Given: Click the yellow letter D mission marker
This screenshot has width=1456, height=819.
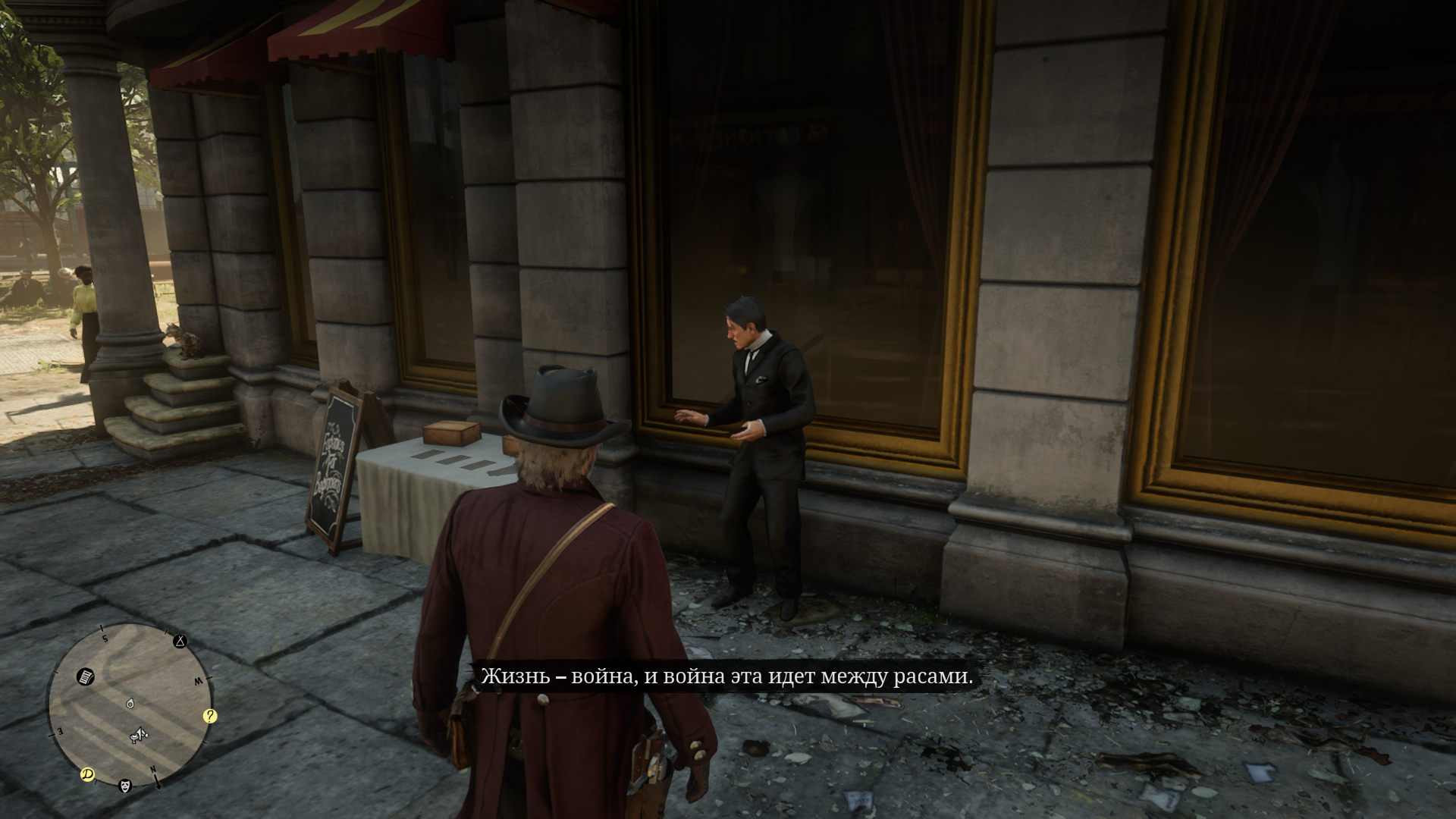Looking at the screenshot, I should click(x=88, y=774).
